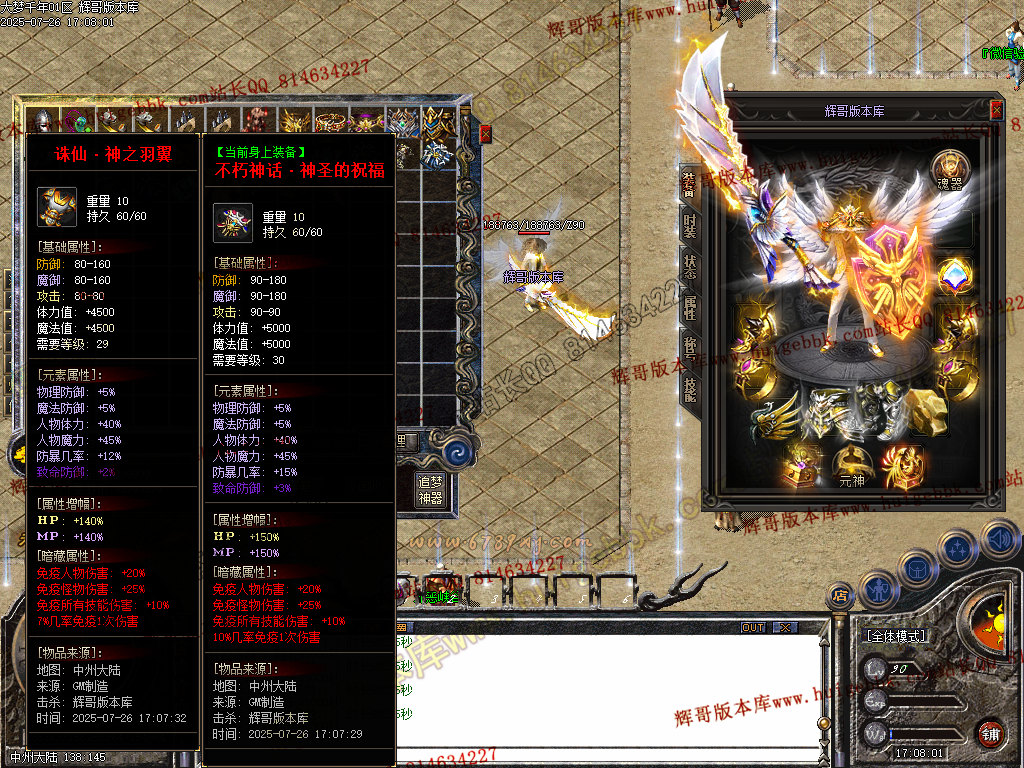Click the 元神 spirit button
Image resolution: width=1024 pixels, height=768 pixels.
pos(851,465)
